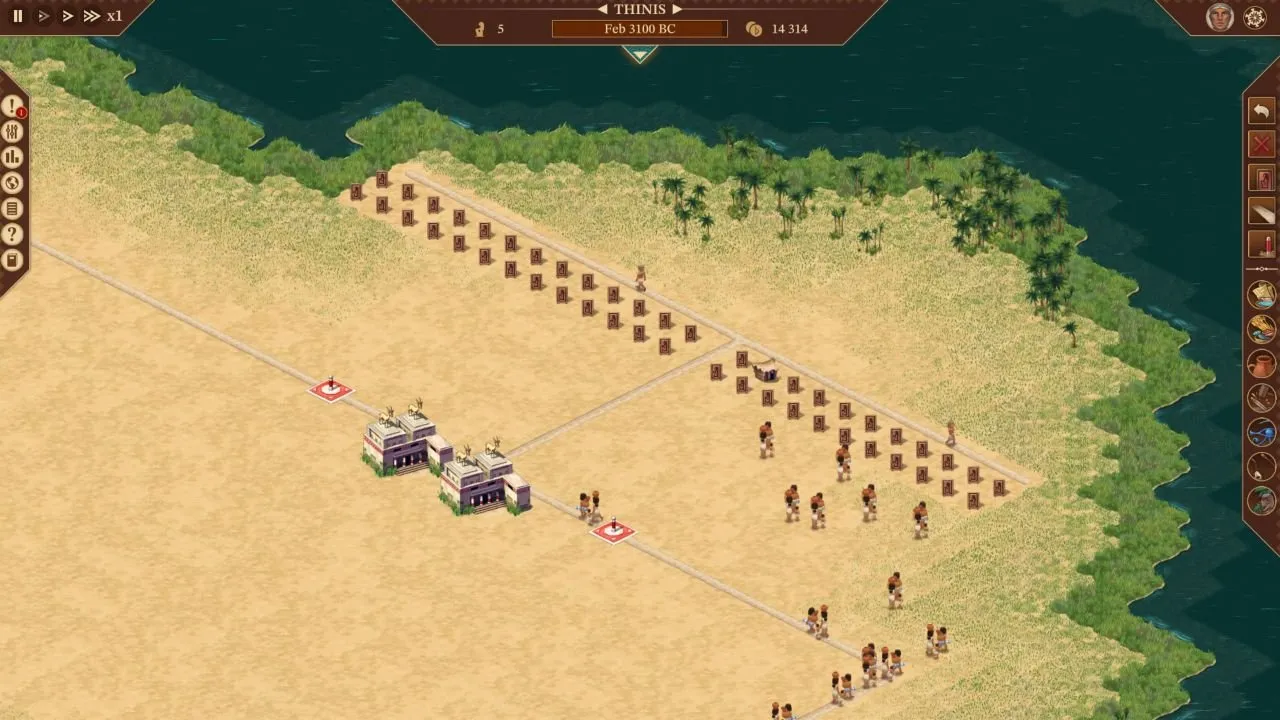The width and height of the screenshot is (1280, 720).
Task: Select the red X demolish tool
Action: click(1261, 144)
